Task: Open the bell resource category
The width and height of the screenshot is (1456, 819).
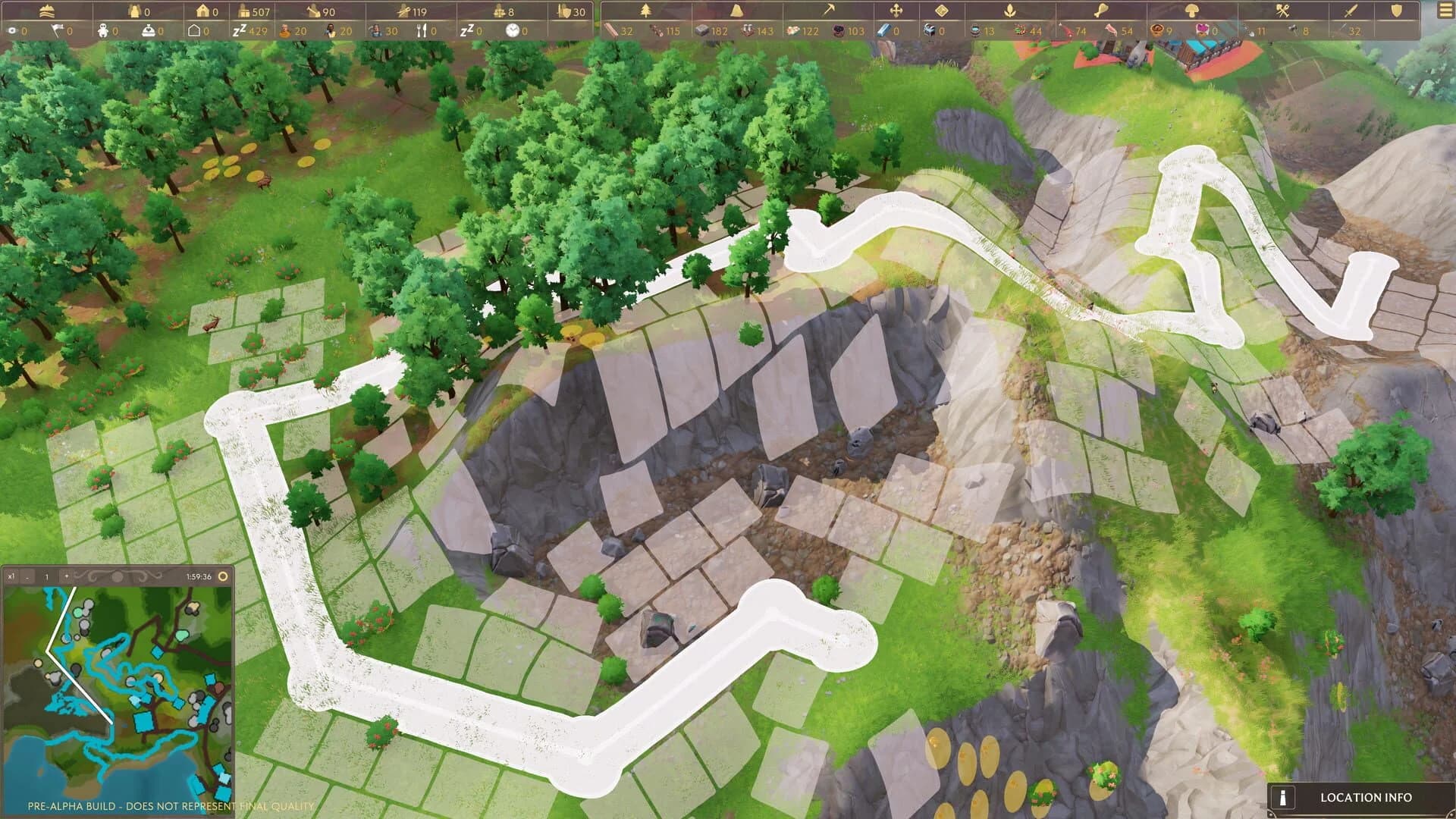Action: (736, 11)
